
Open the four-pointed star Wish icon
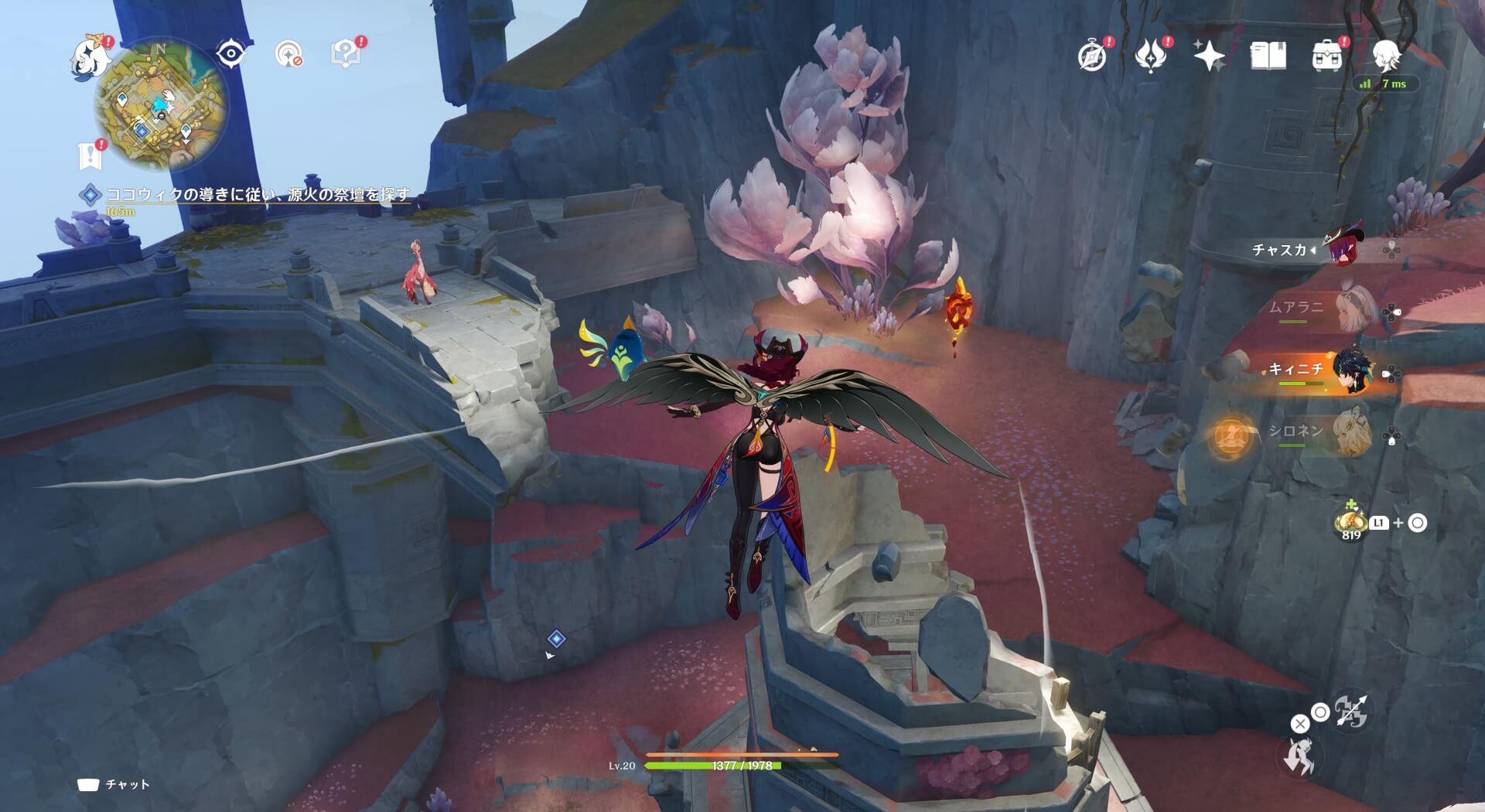click(1208, 55)
